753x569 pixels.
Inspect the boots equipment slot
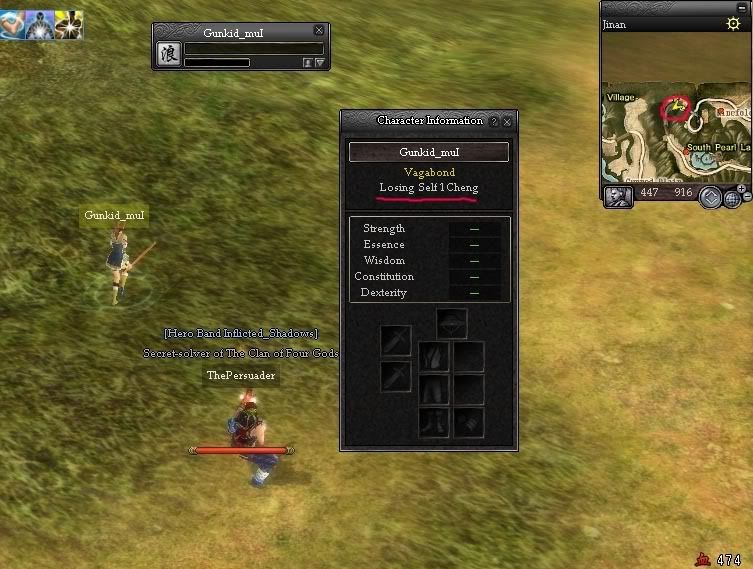434,422
